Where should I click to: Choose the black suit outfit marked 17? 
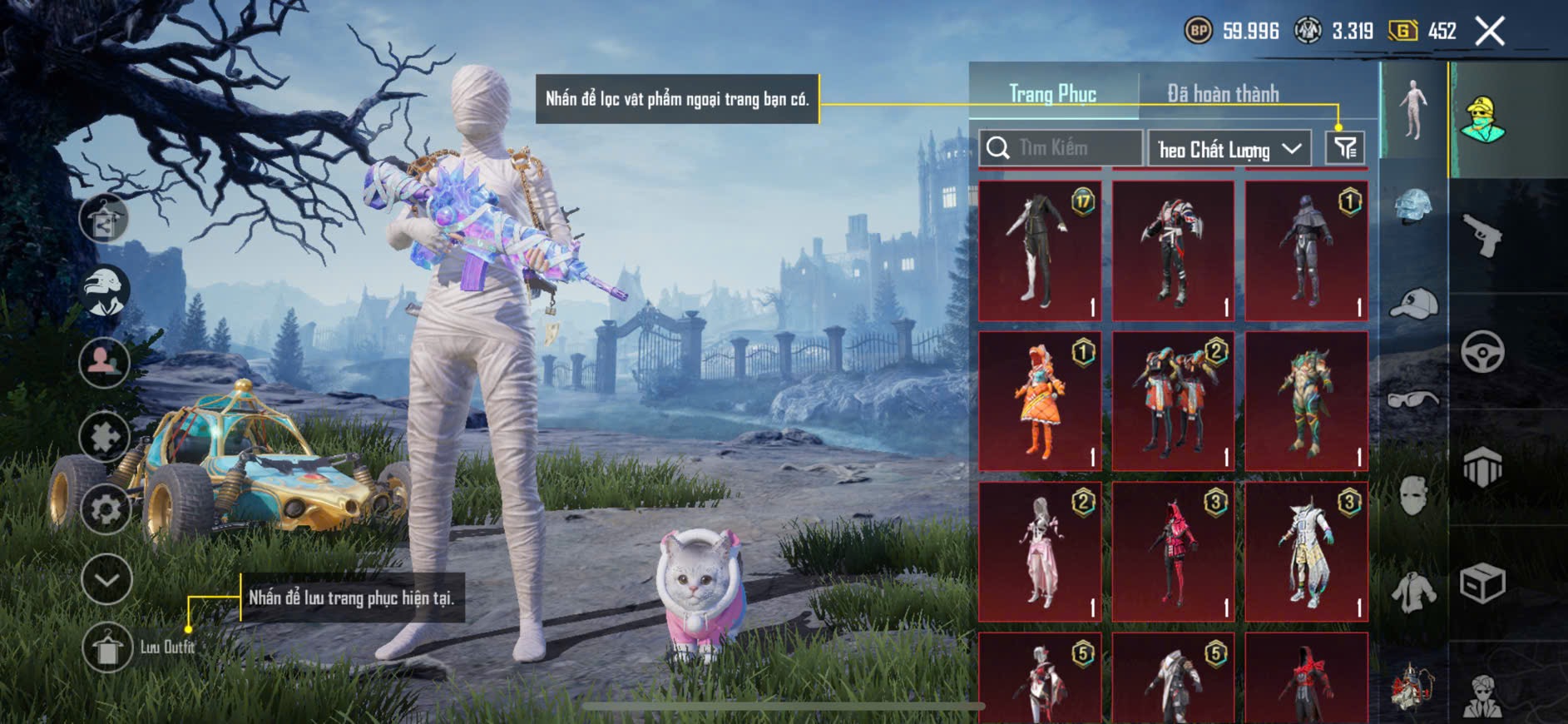(x=1040, y=250)
